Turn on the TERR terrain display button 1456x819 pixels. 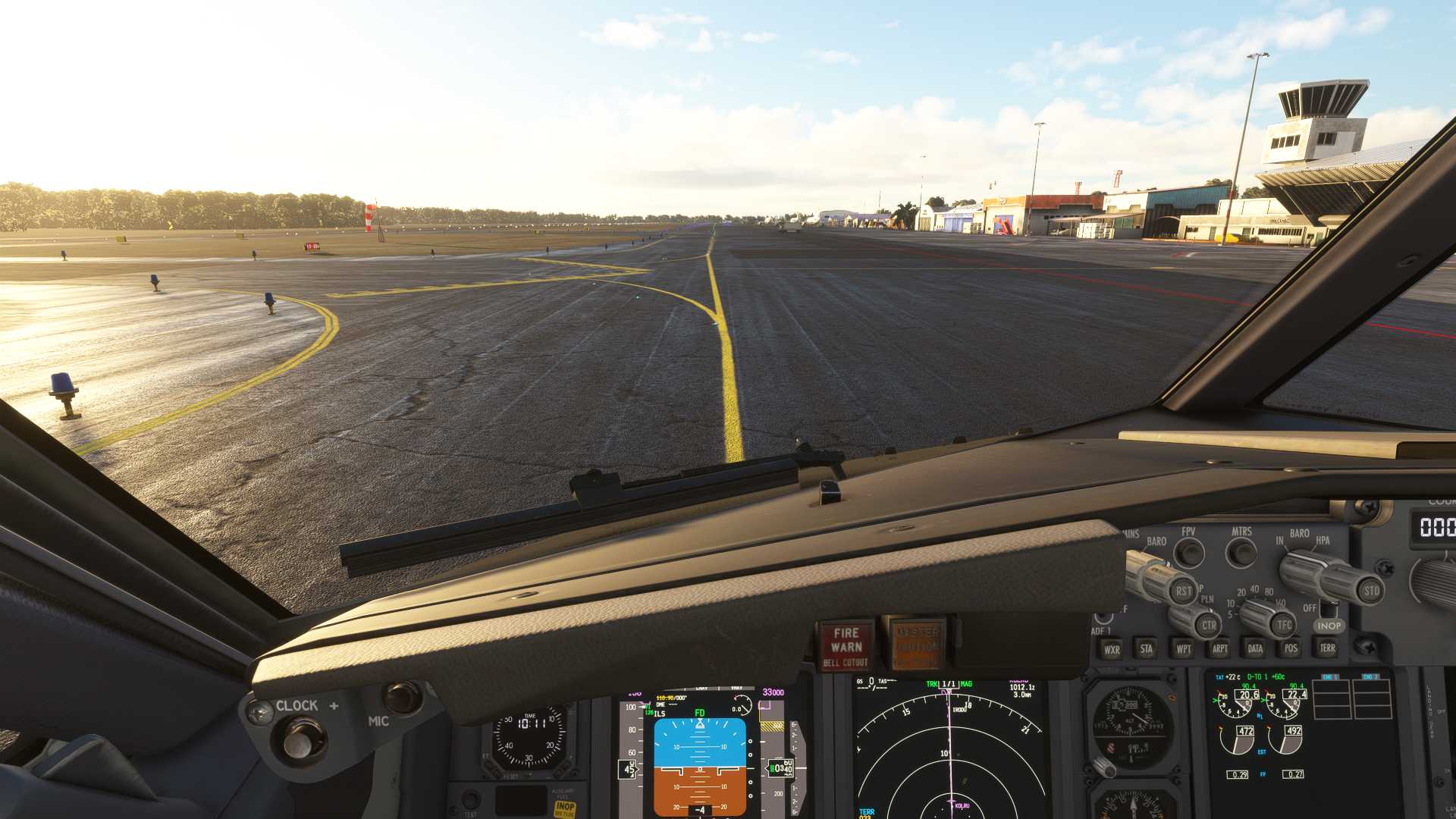(1327, 648)
